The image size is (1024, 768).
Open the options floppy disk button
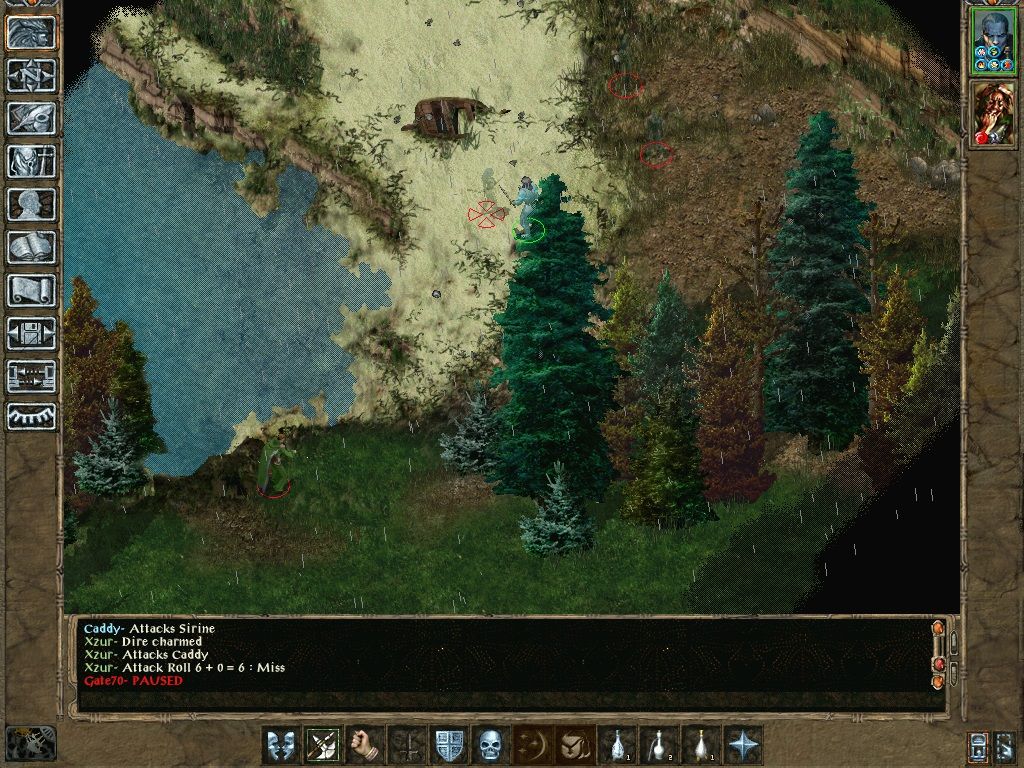click(32, 333)
